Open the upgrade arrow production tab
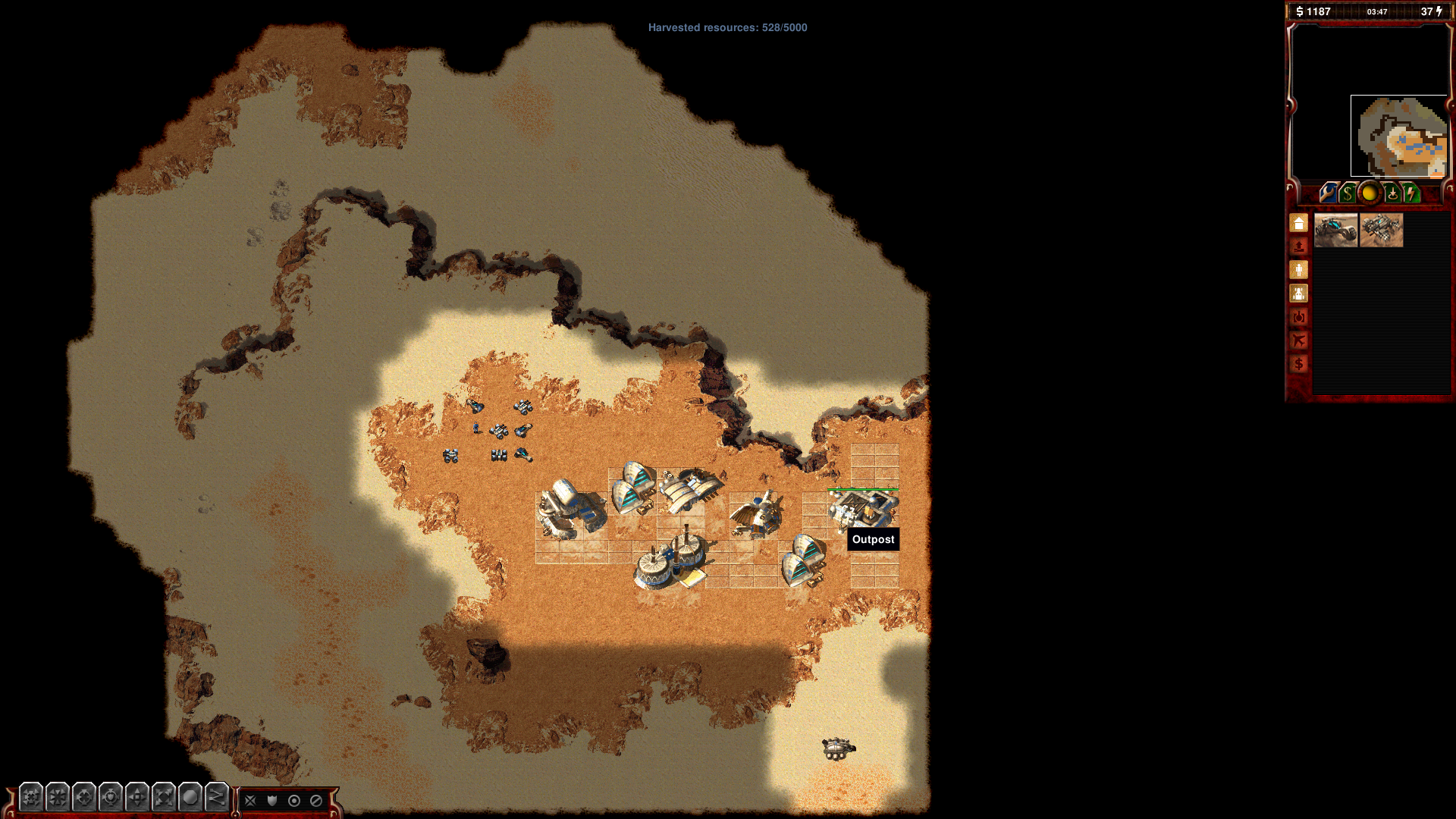Viewport: 1456px width, 819px height. coord(1299,246)
